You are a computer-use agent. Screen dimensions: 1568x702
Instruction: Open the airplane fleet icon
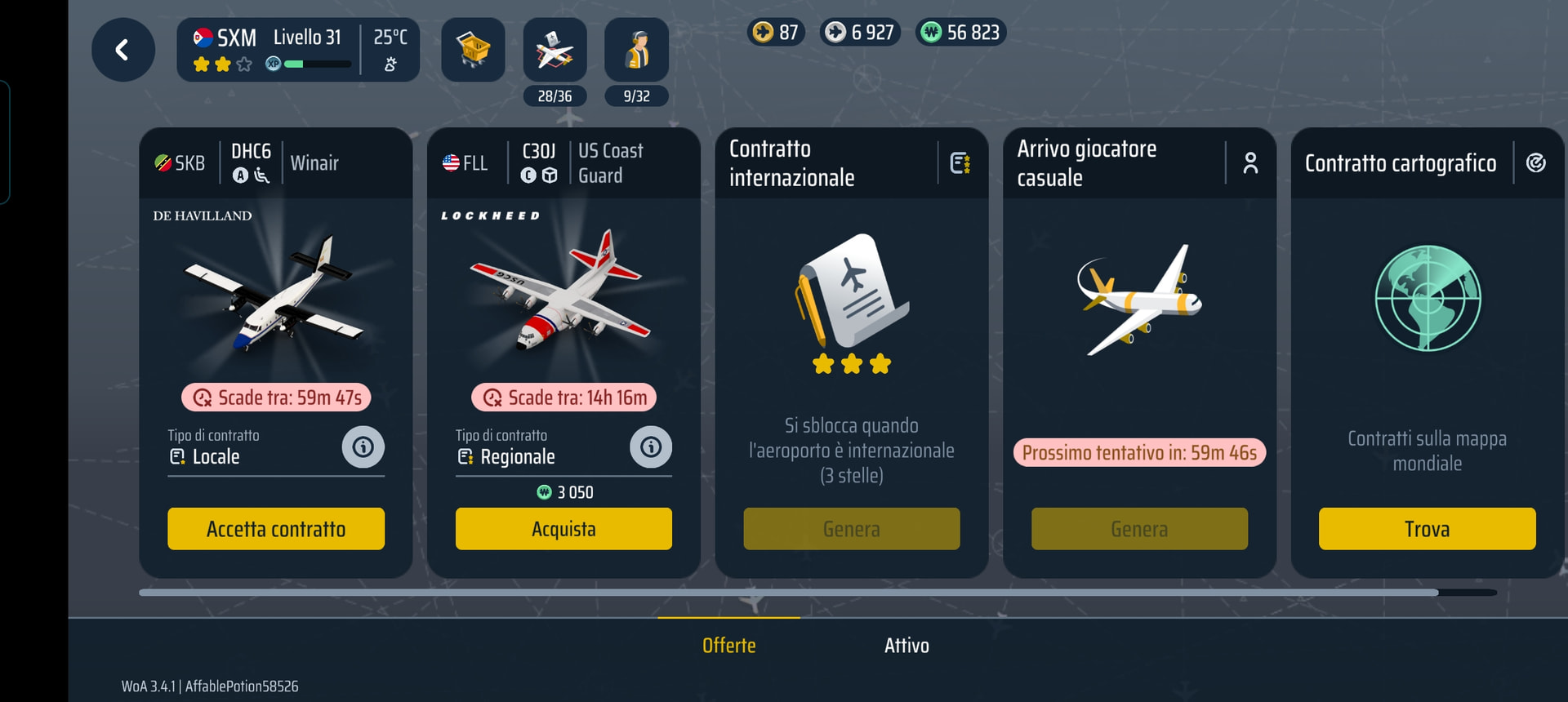(555, 50)
